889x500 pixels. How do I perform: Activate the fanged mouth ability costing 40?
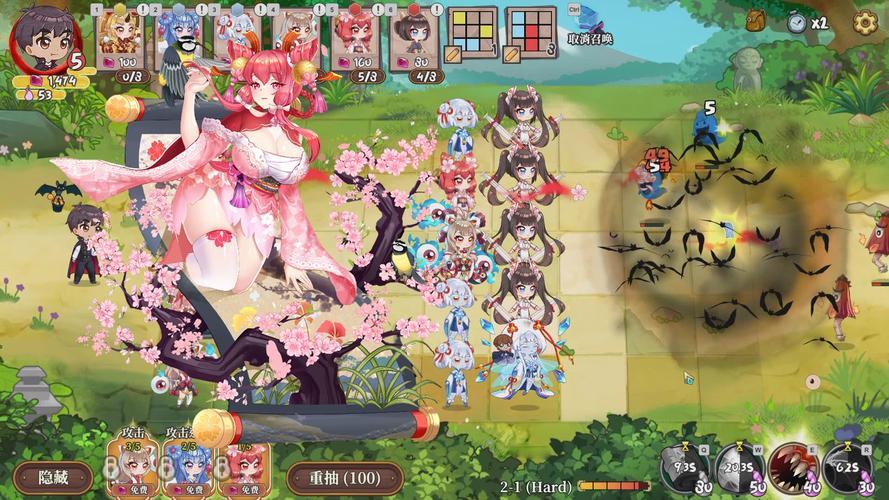[793, 467]
